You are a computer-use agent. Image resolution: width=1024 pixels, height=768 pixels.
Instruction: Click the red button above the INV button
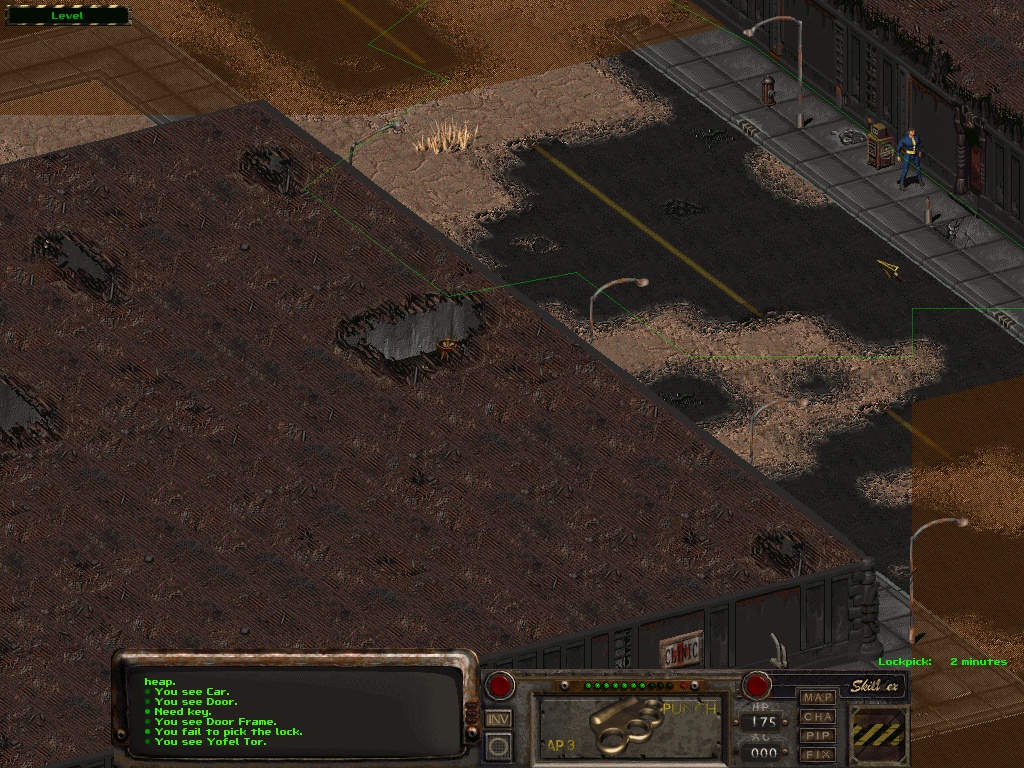pyautogui.click(x=499, y=686)
